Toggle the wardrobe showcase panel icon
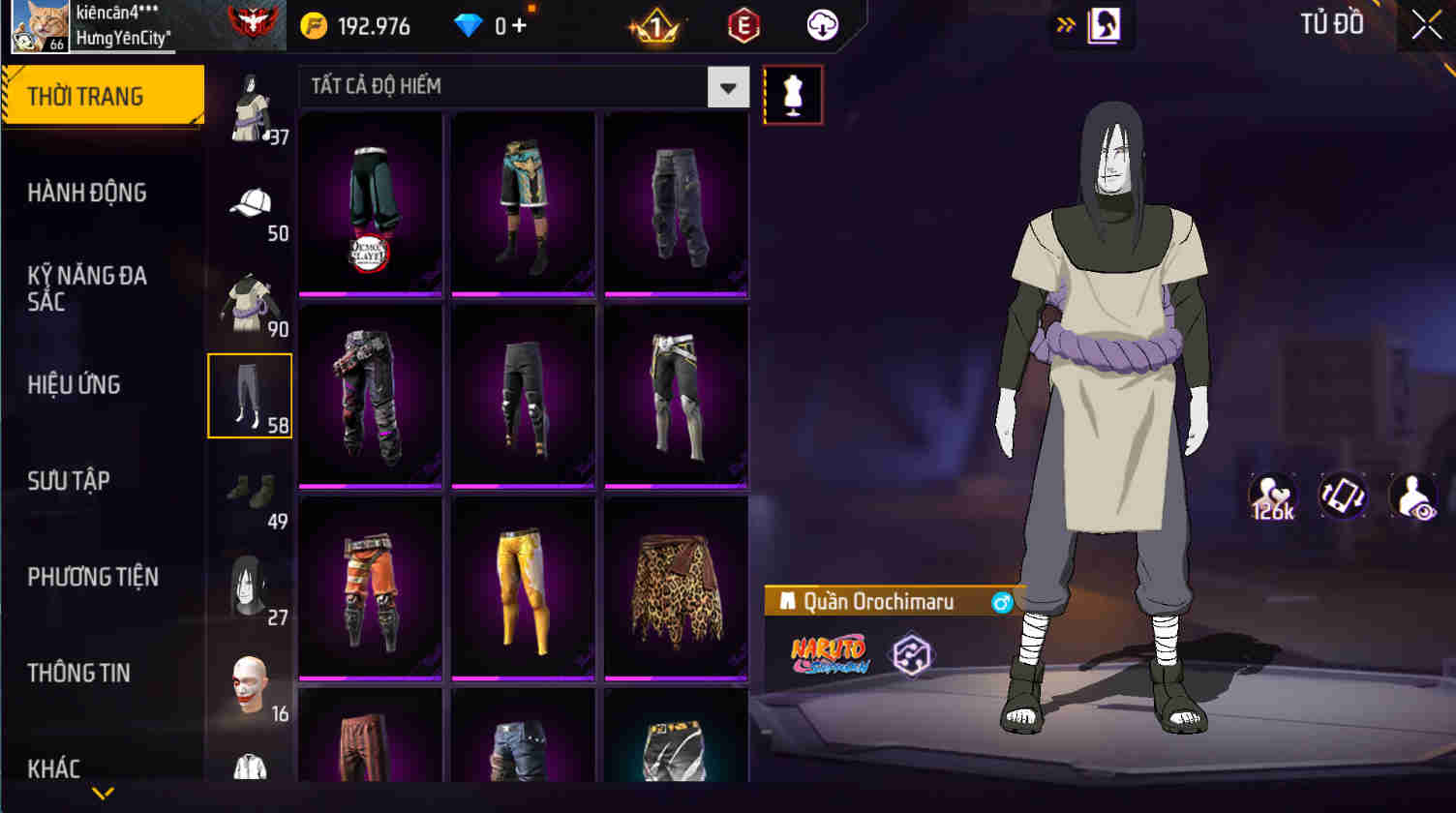1456x813 pixels. pos(1105,25)
